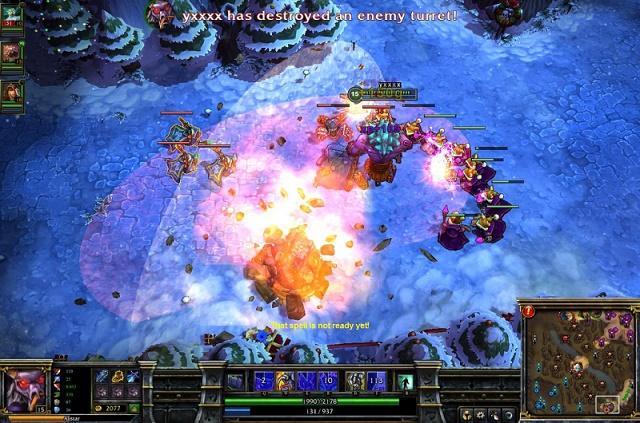
Task: Trigger the summoner spell showing 113 cooldown
Action: pos(376,381)
